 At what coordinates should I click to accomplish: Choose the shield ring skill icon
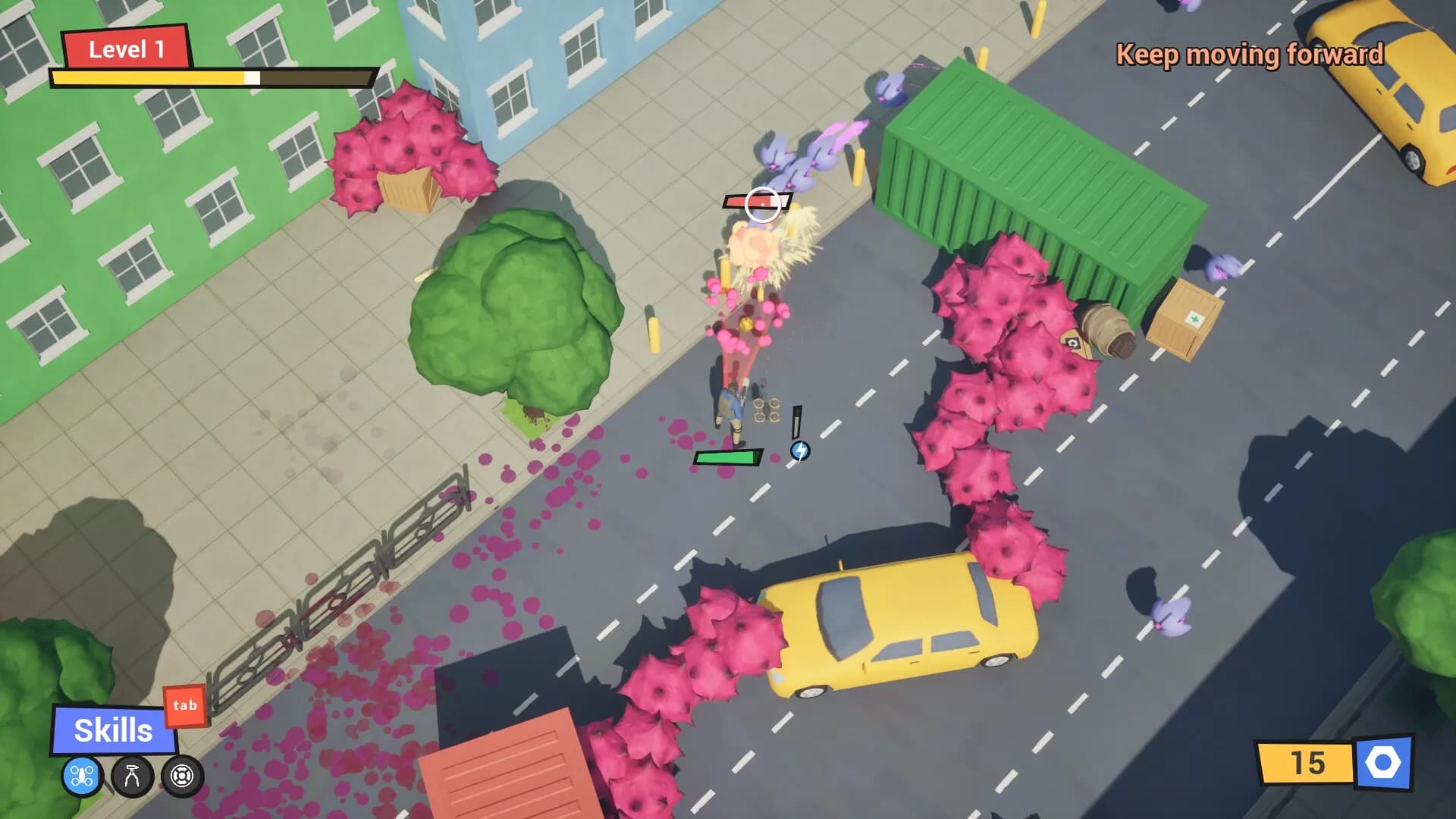pyautogui.click(x=181, y=775)
